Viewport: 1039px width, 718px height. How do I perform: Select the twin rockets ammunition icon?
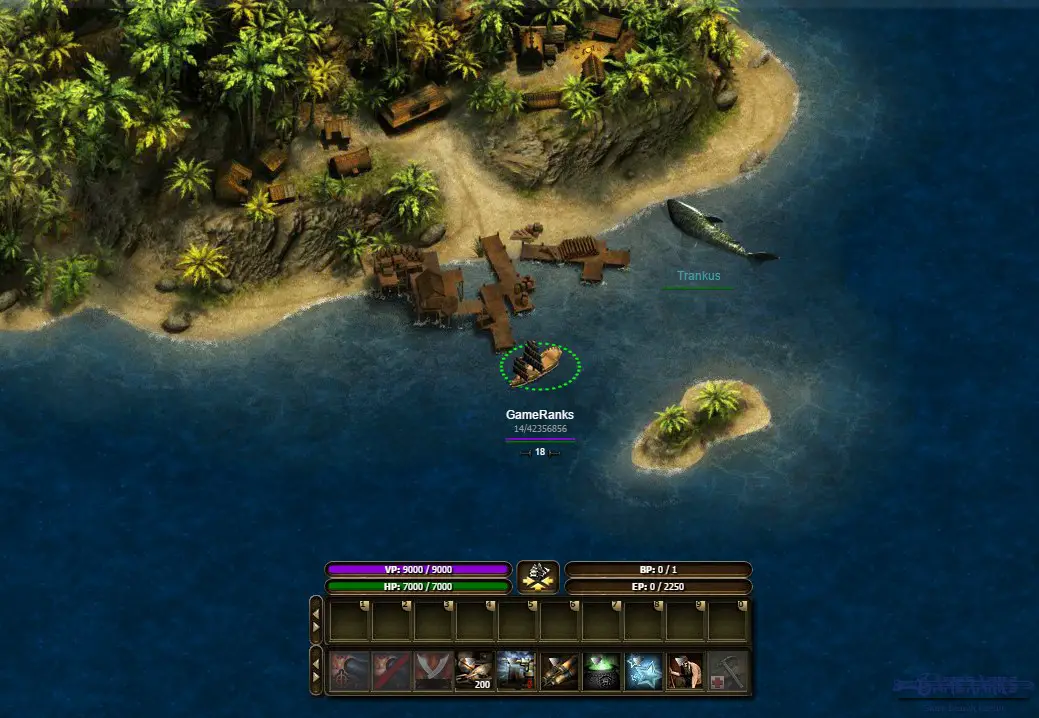560,670
